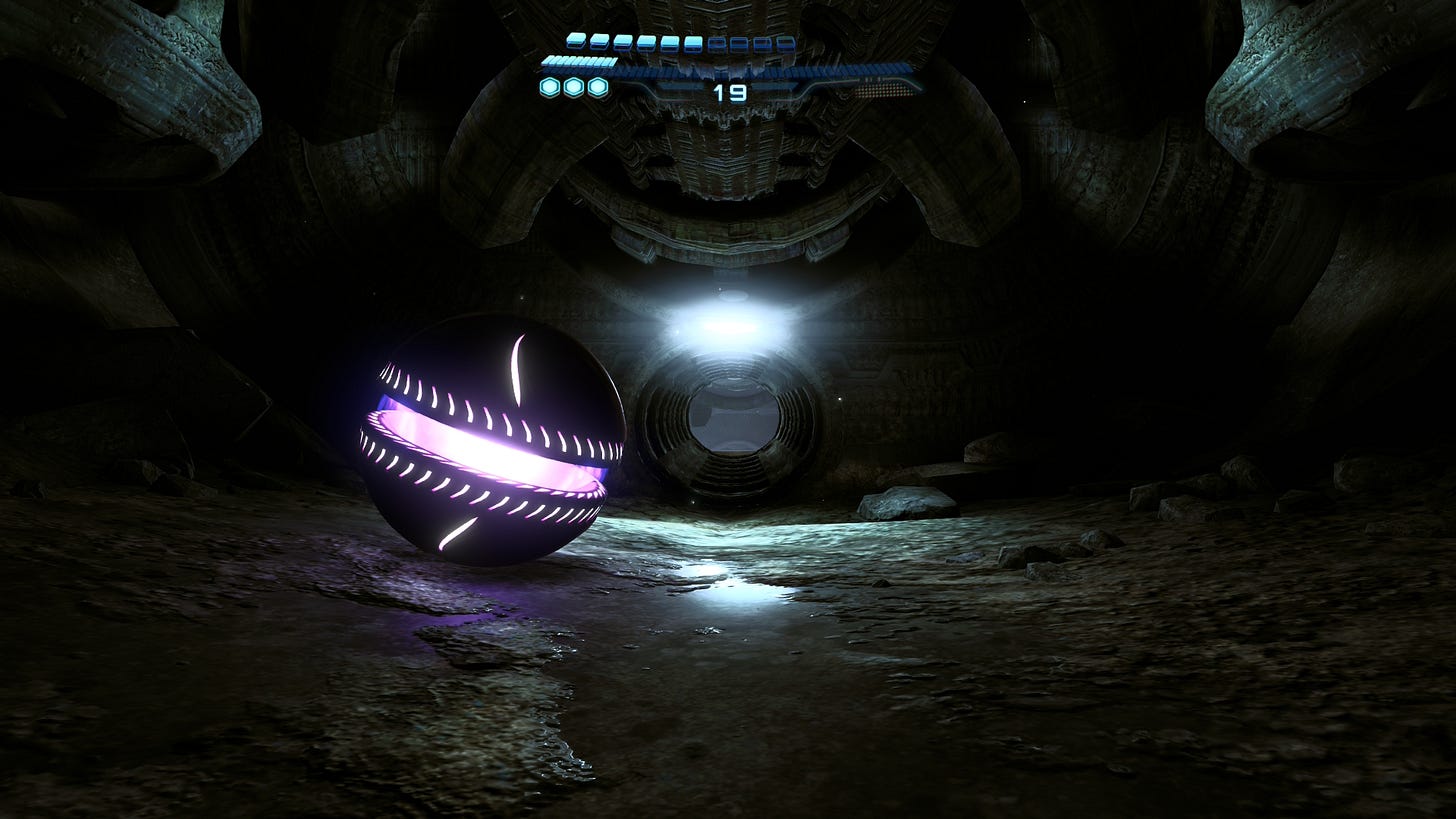Click the sixth energy tank block
The width and height of the screenshot is (1456, 819).
click(x=693, y=41)
